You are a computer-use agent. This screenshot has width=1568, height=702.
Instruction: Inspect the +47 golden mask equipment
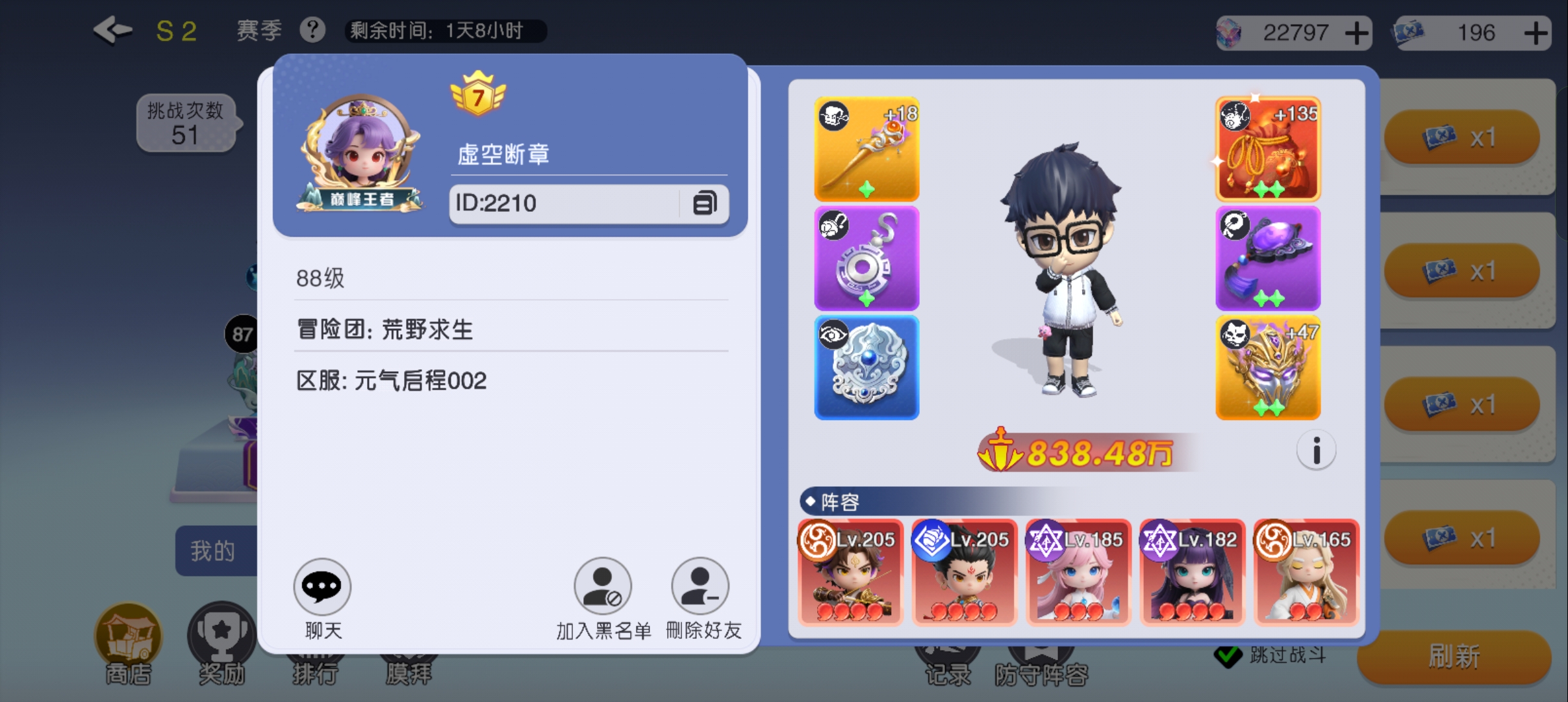[x=1267, y=368]
